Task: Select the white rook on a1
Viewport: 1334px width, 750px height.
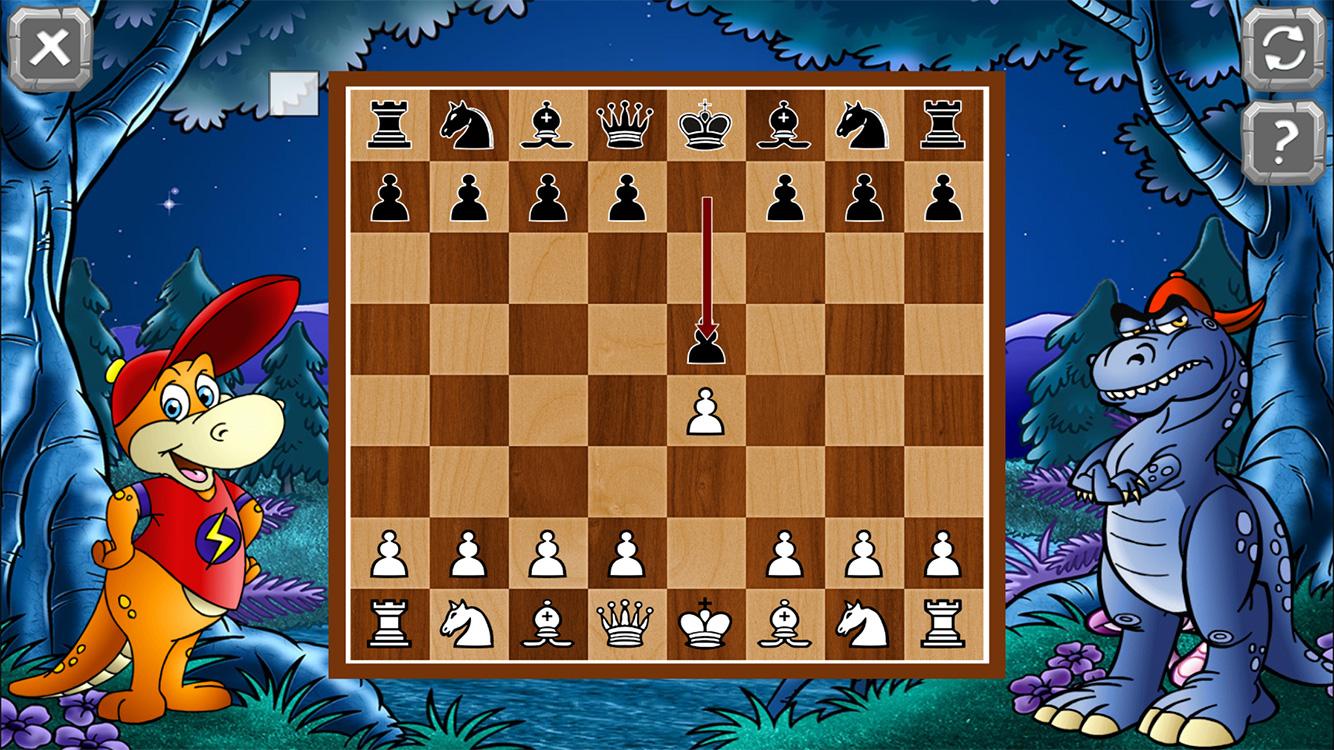Action: click(x=389, y=623)
